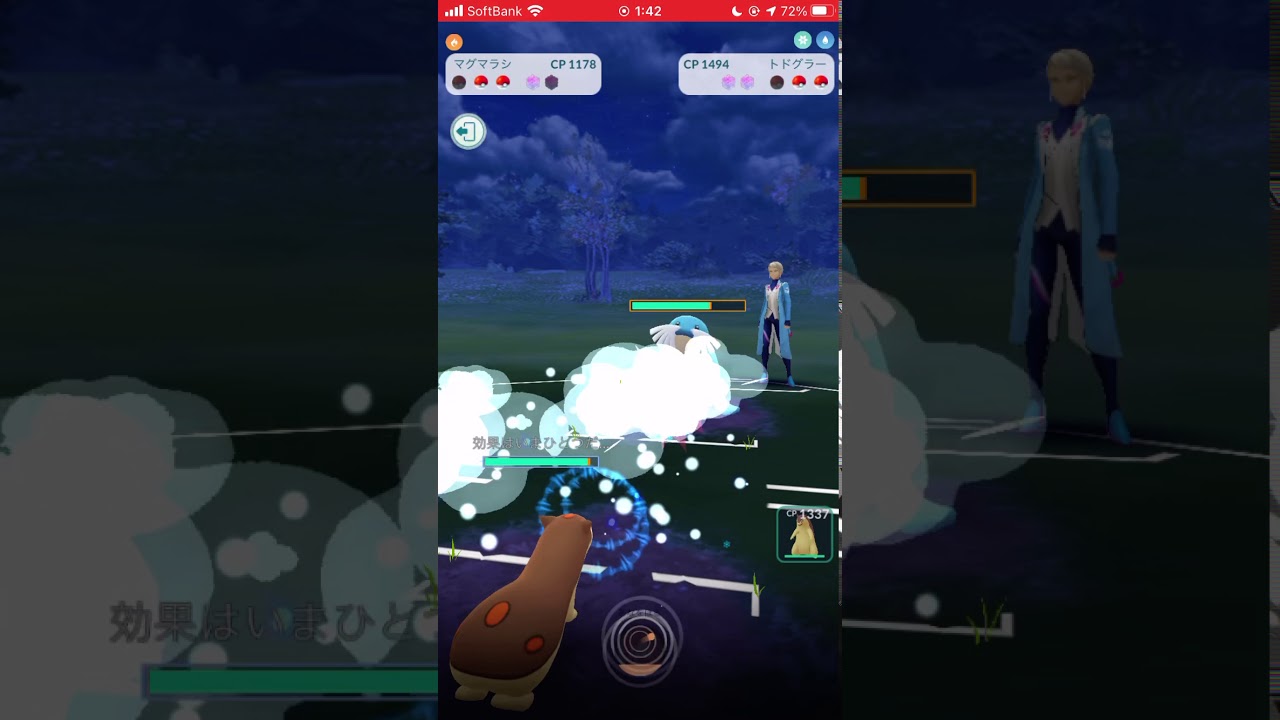Tap the purple stat-boost icon under マグマラシ
The image size is (1280, 720).
click(531, 82)
